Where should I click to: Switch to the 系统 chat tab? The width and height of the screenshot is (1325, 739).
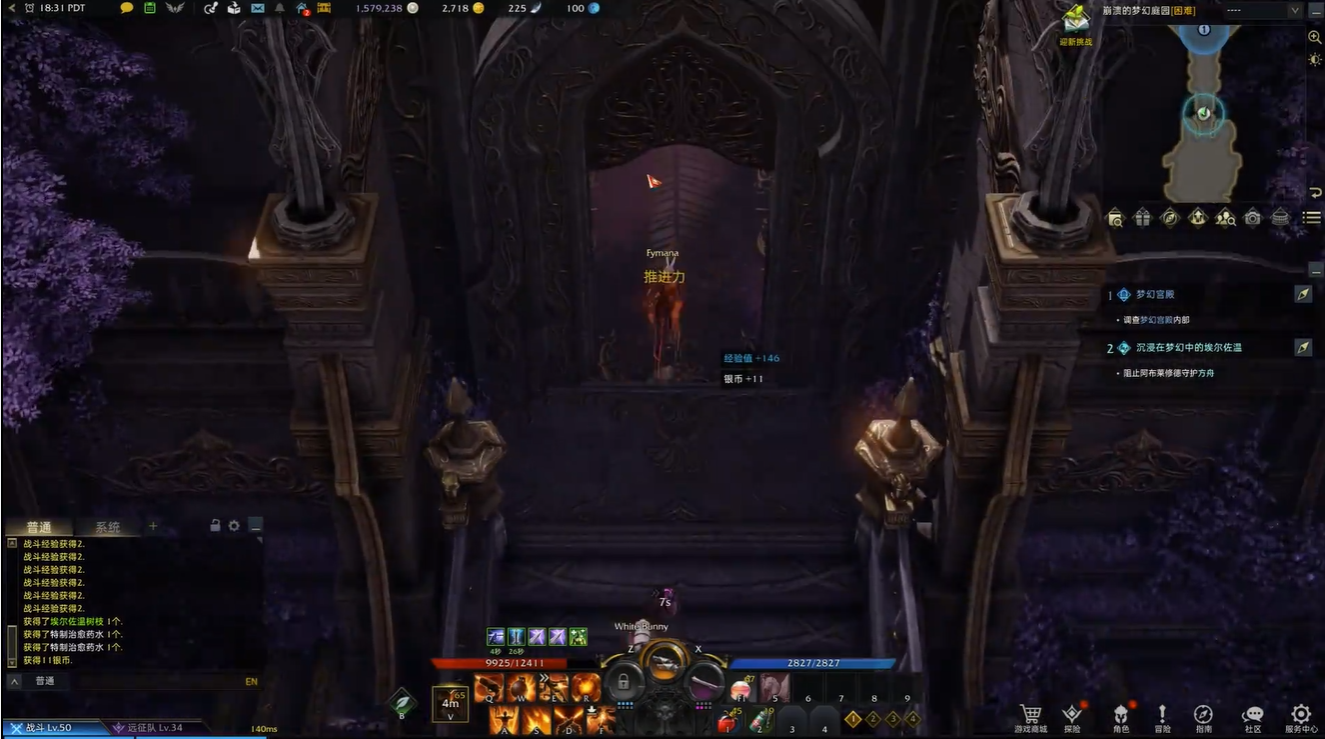click(107, 527)
